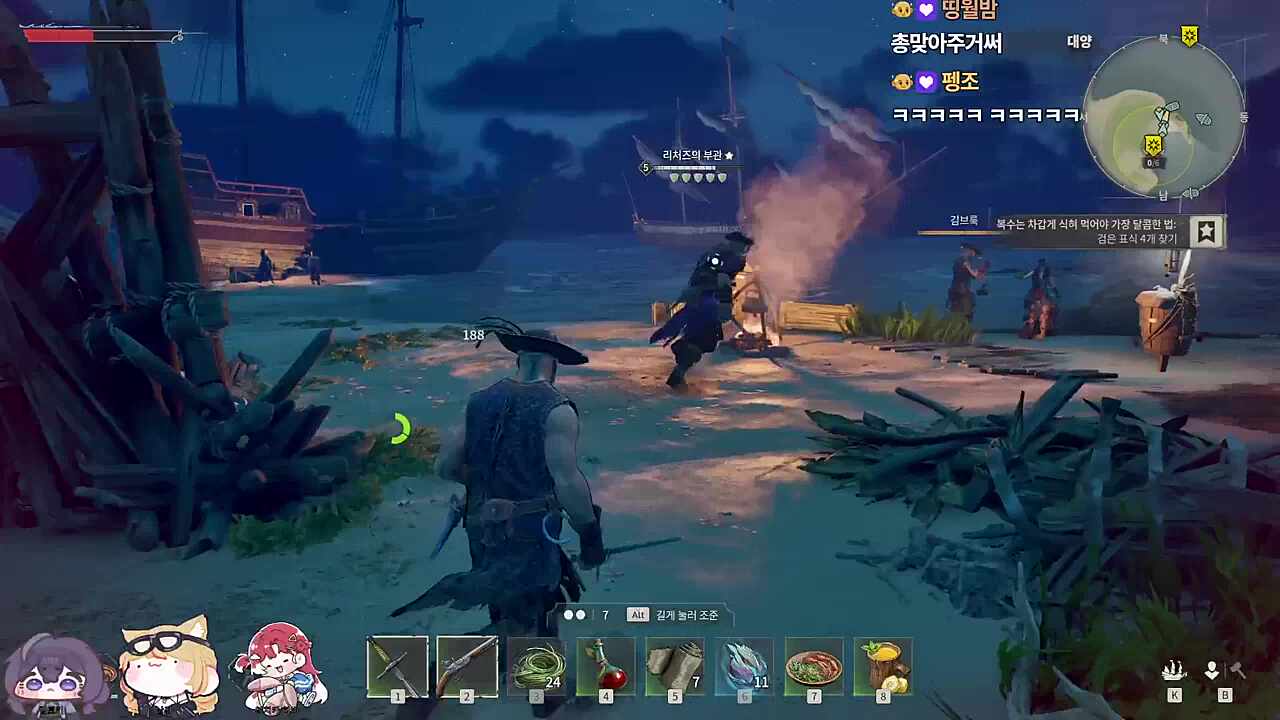
Task: Select the green vine coil slot
Action: pyautogui.click(x=536, y=665)
